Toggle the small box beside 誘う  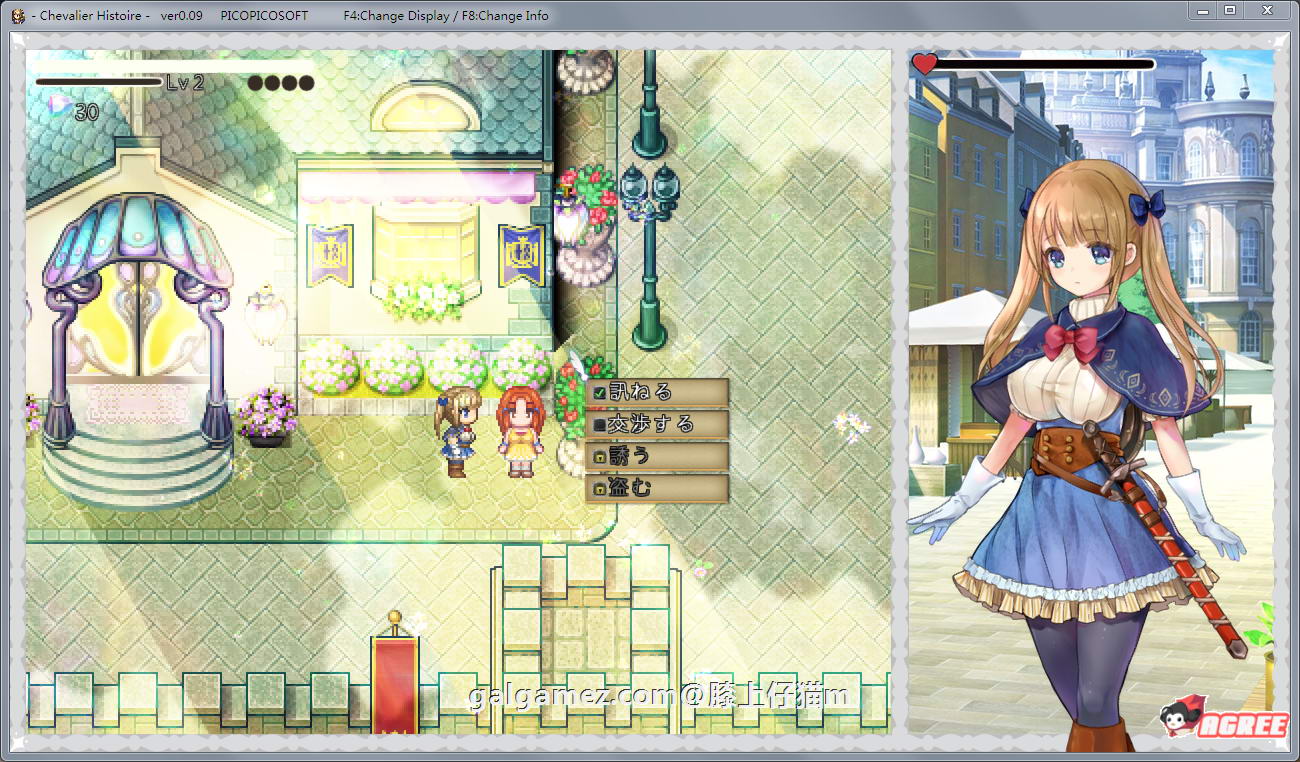(x=600, y=455)
